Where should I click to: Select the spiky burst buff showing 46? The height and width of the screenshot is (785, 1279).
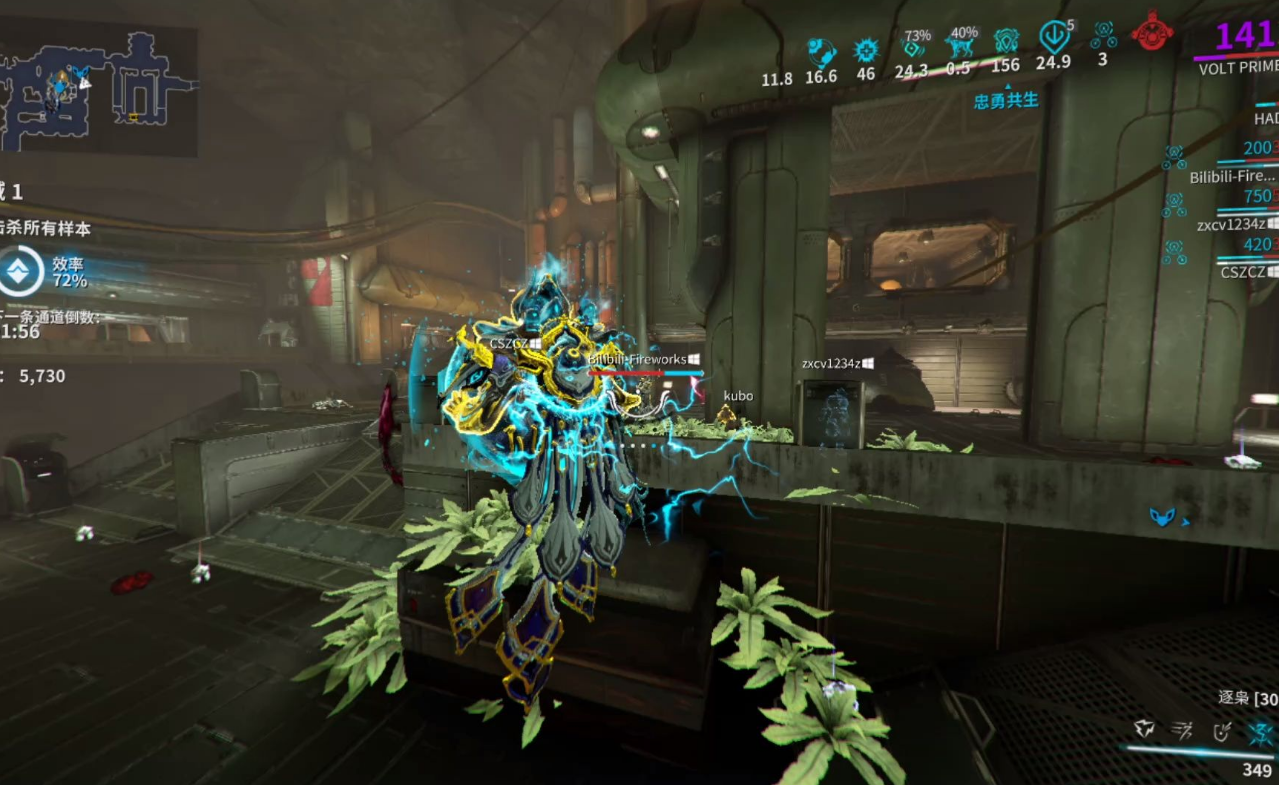point(866,50)
